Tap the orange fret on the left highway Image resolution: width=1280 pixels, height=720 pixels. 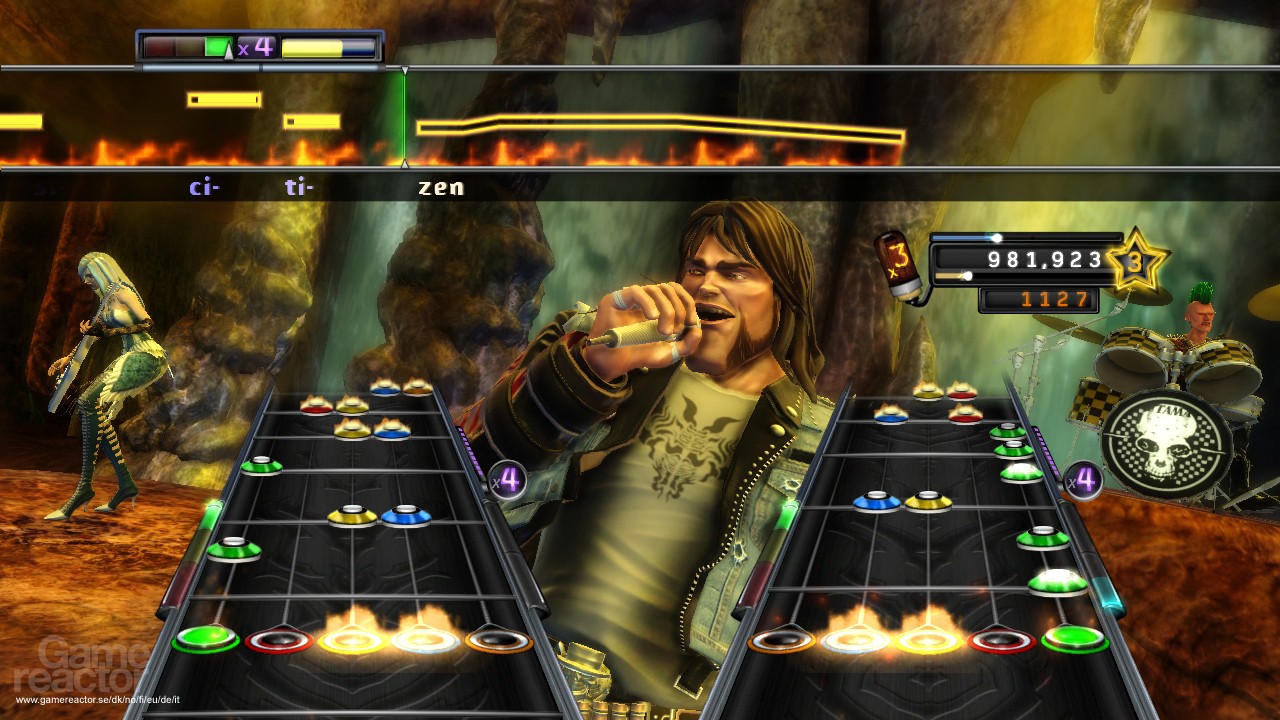pyautogui.click(x=497, y=639)
